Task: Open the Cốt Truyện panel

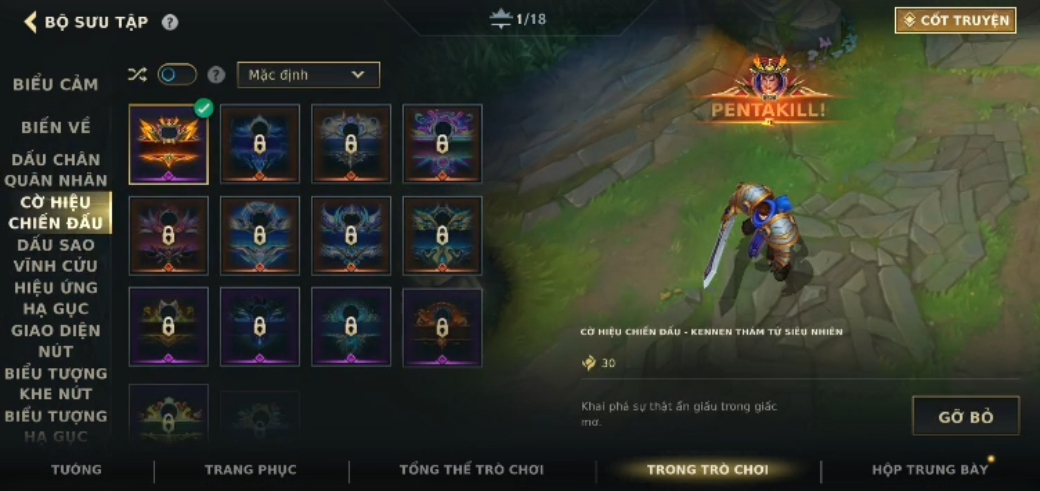Action: pos(955,20)
